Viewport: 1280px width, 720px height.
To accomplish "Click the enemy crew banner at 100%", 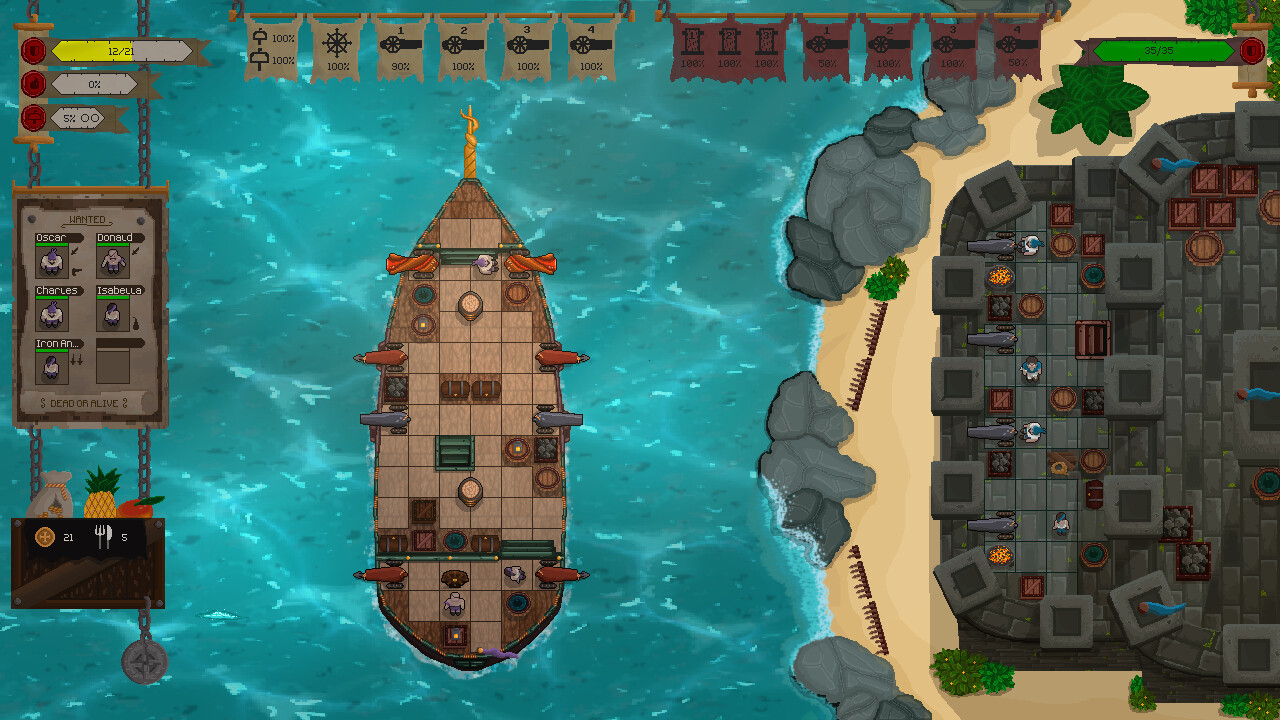I will tap(691, 48).
